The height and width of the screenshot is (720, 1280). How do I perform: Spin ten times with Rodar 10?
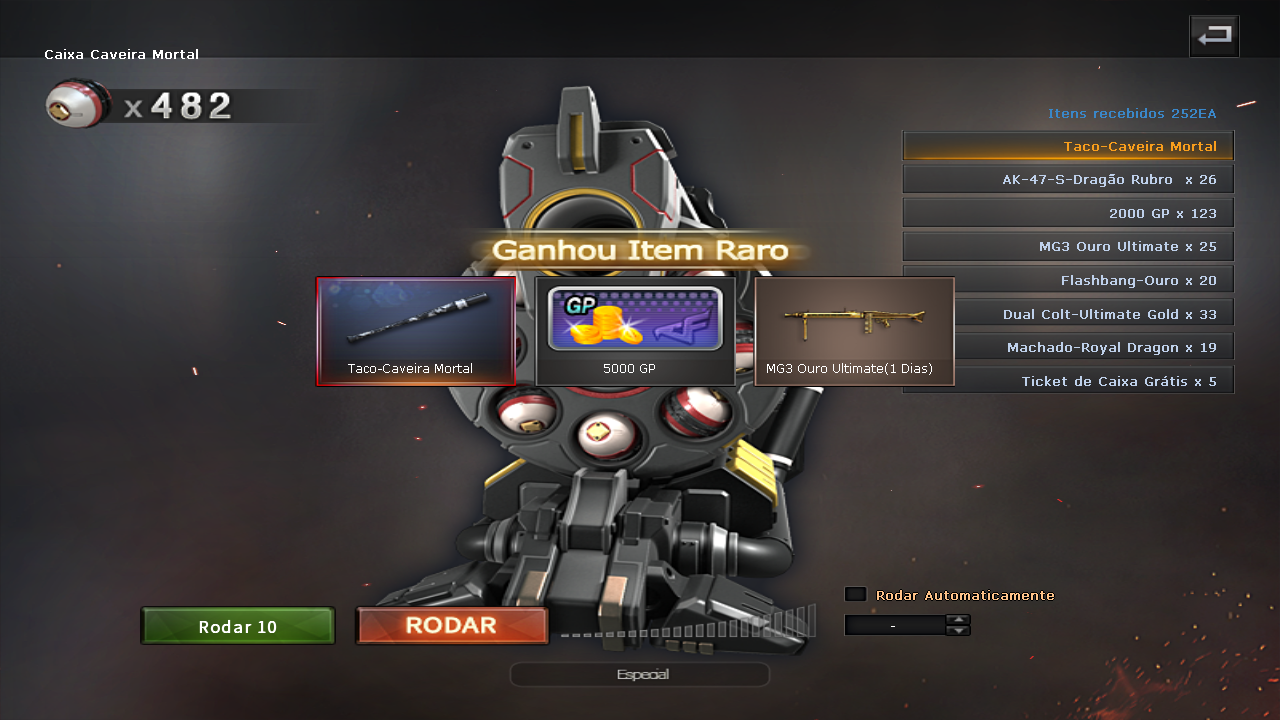238,627
